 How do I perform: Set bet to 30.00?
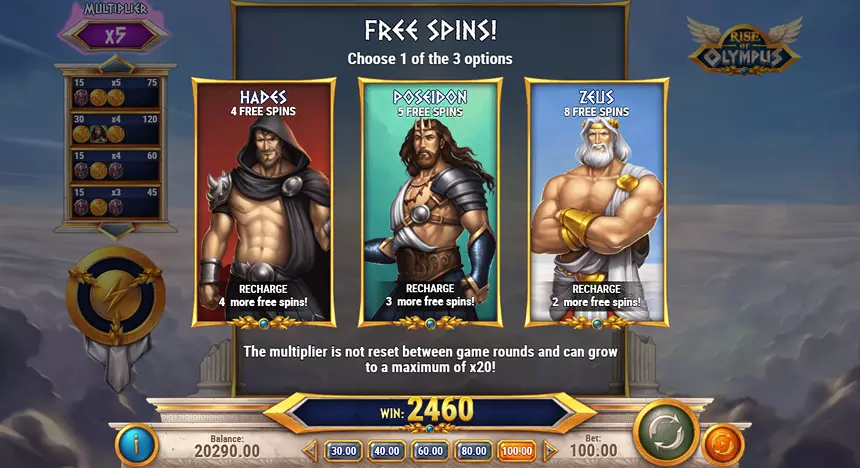pos(343,451)
